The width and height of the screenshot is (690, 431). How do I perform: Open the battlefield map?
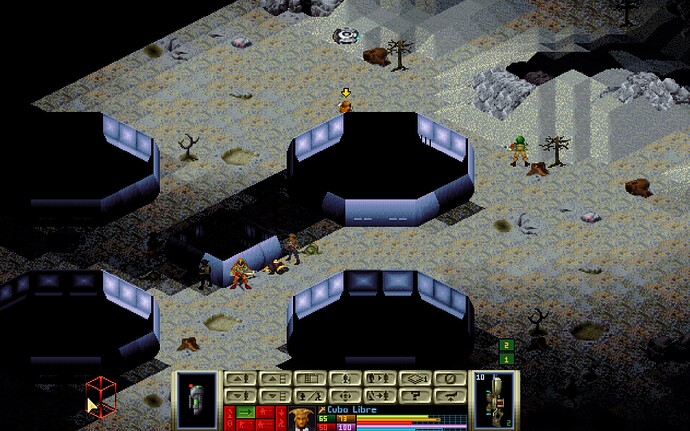309,379
